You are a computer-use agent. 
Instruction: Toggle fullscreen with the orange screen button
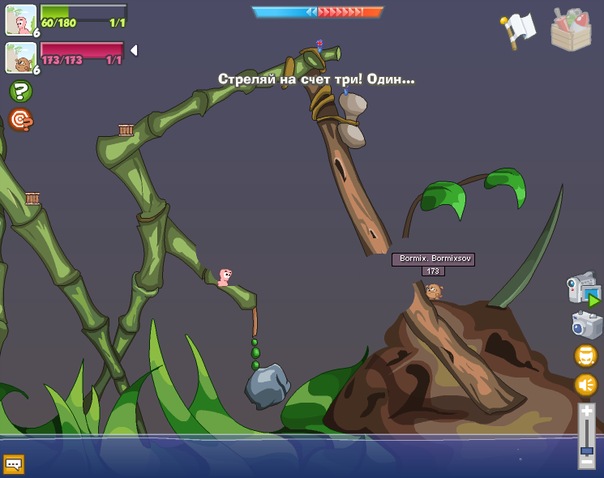pyautogui.click(x=585, y=355)
